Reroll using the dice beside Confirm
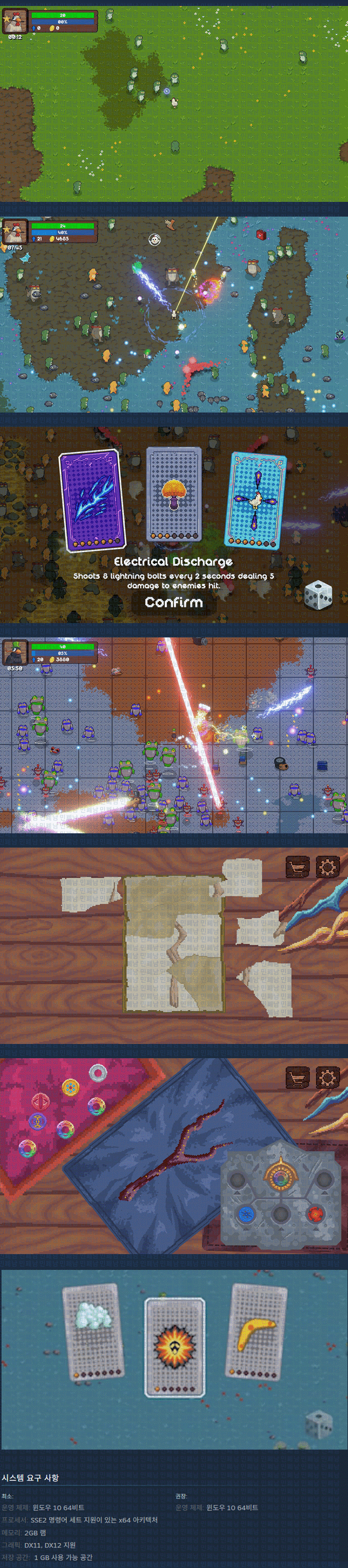Screen dimensions: 348x1568 [318, 595]
